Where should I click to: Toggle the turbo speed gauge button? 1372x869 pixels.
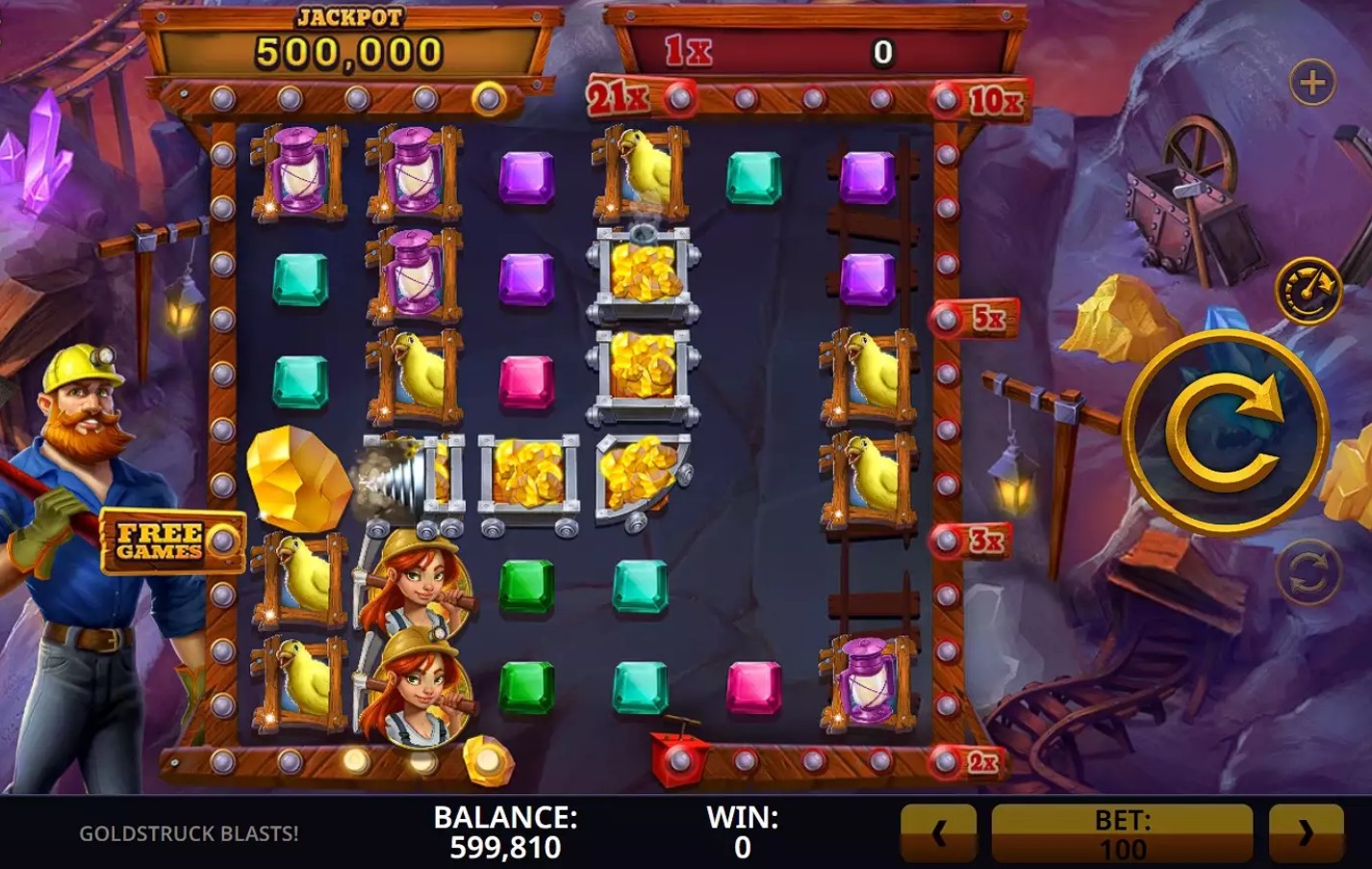click(x=1308, y=290)
